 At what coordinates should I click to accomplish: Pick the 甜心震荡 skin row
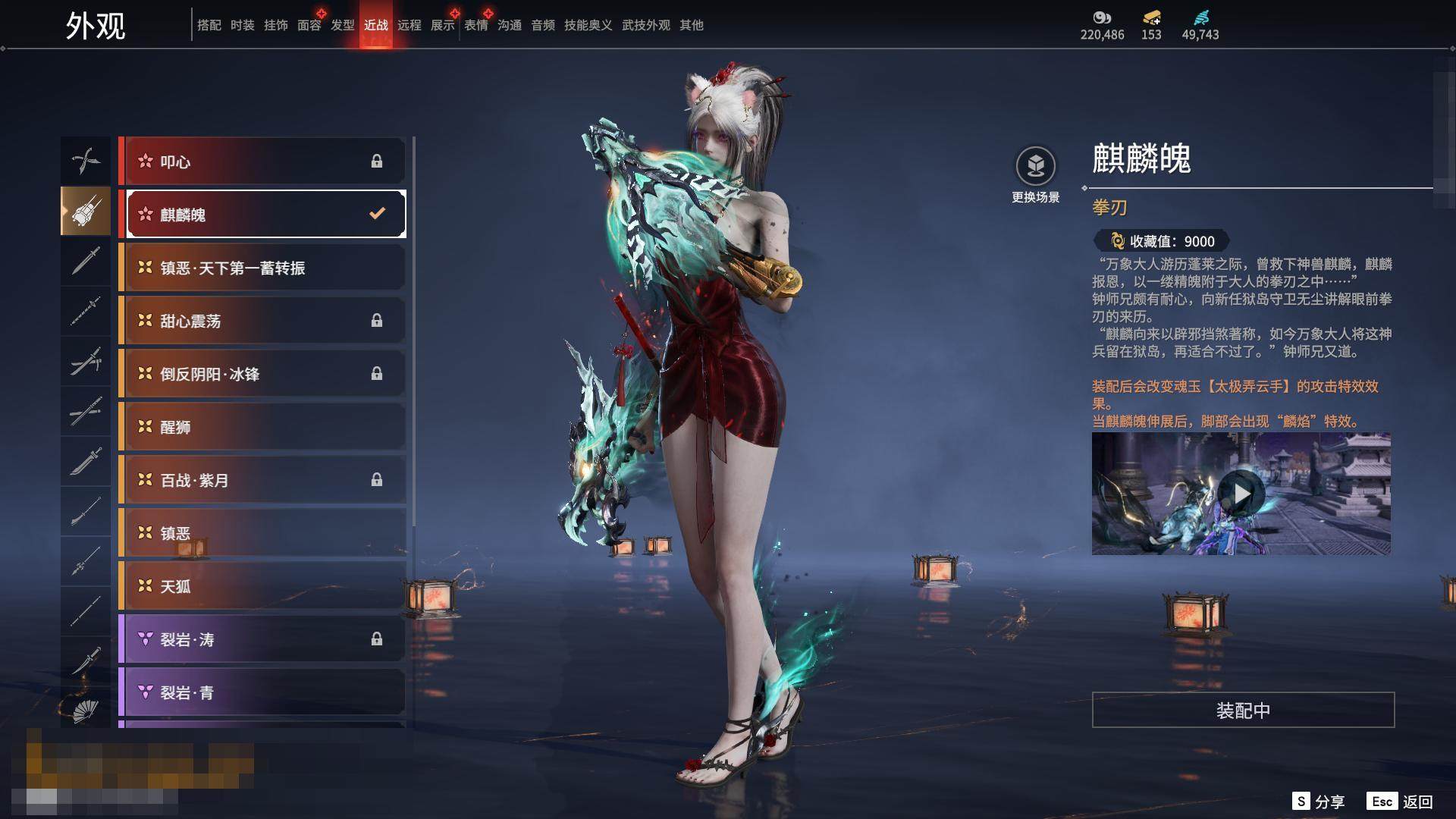click(262, 321)
